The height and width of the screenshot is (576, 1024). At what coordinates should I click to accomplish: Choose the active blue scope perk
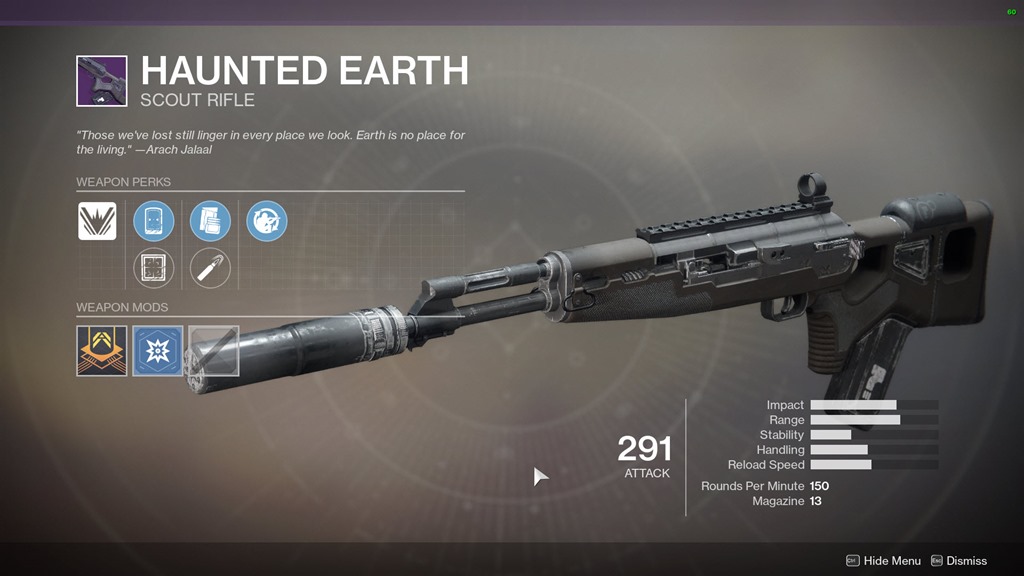click(x=154, y=221)
